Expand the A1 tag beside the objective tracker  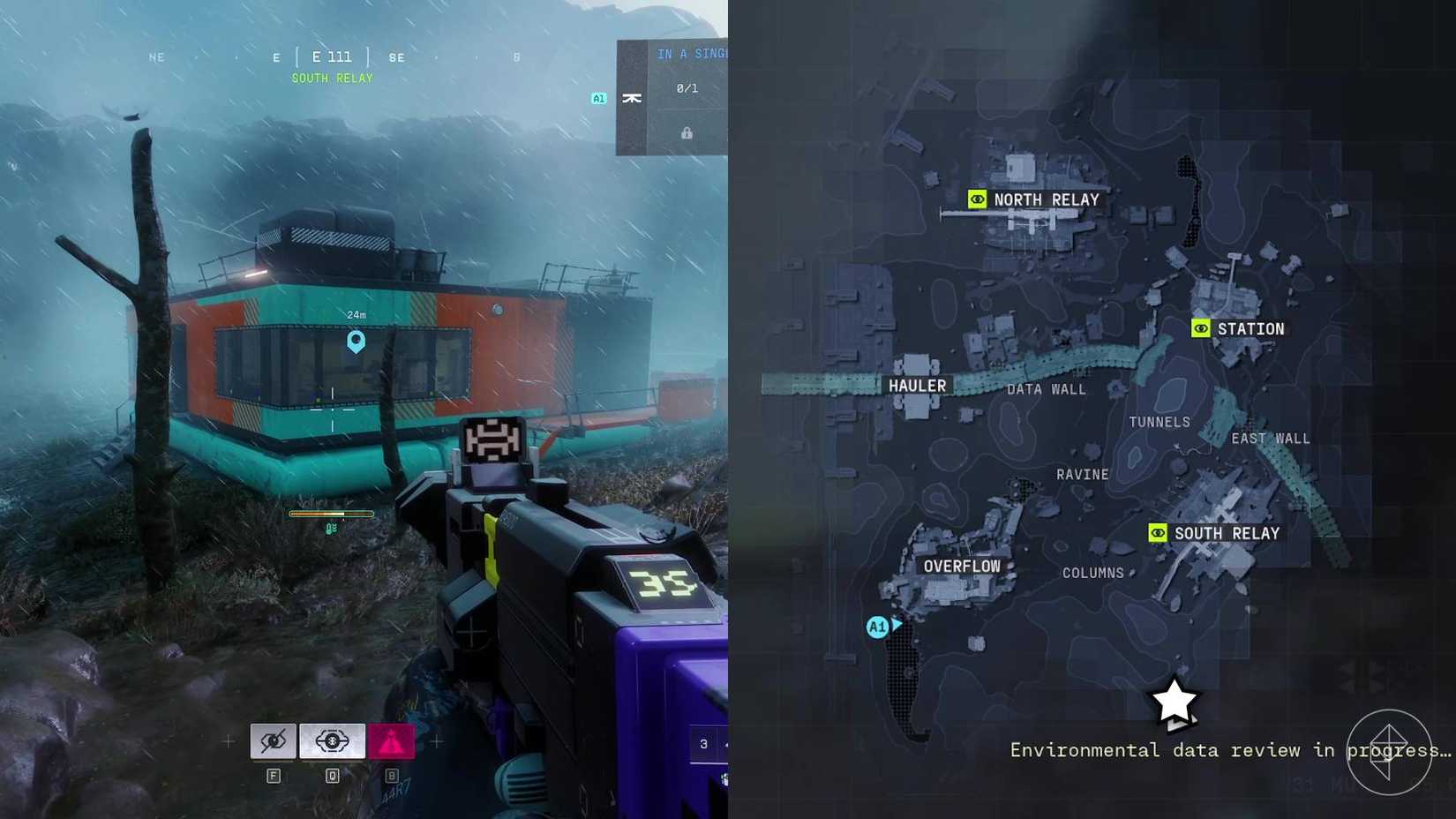point(598,97)
